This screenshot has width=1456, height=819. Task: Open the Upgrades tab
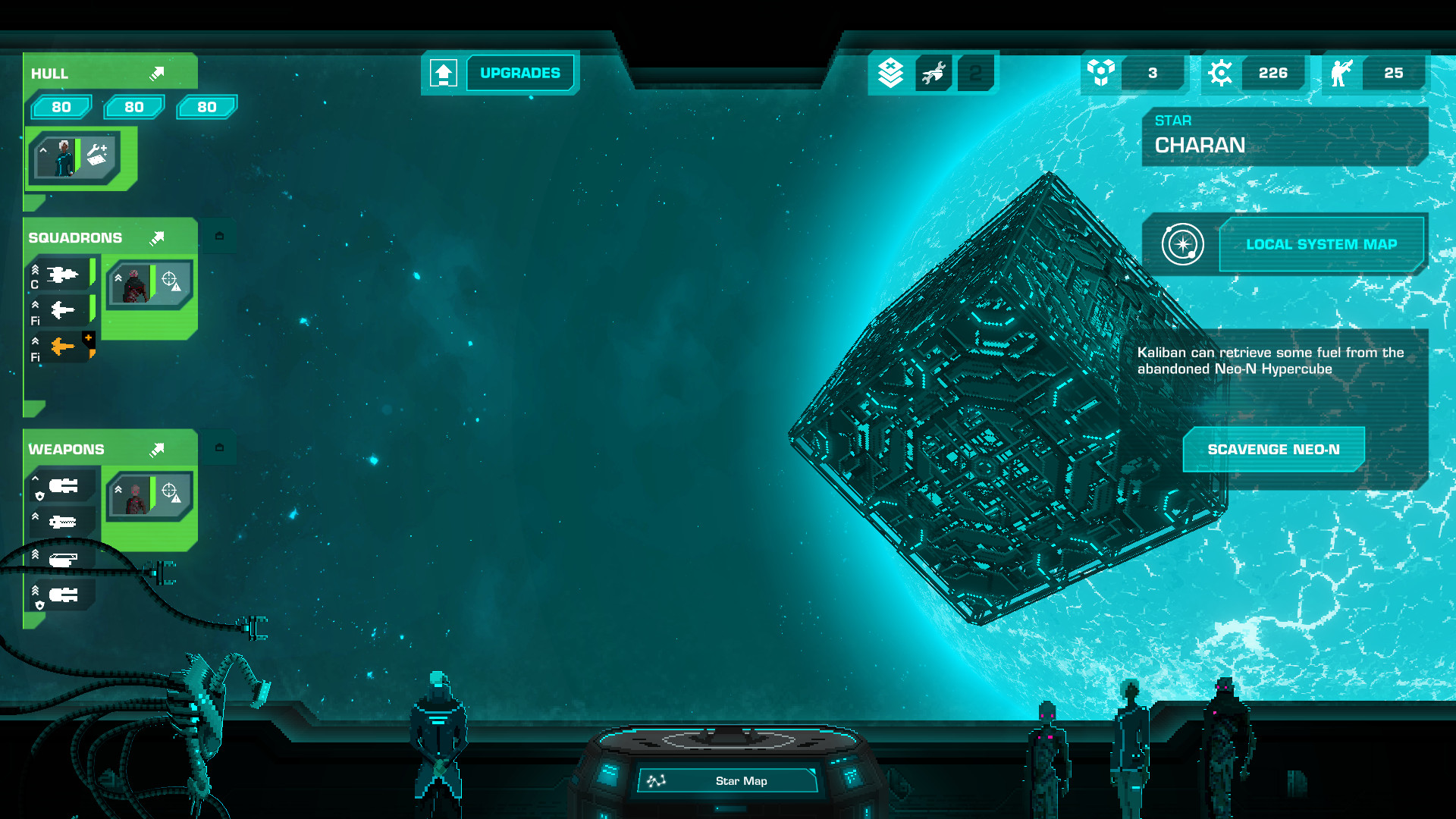tap(519, 72)
